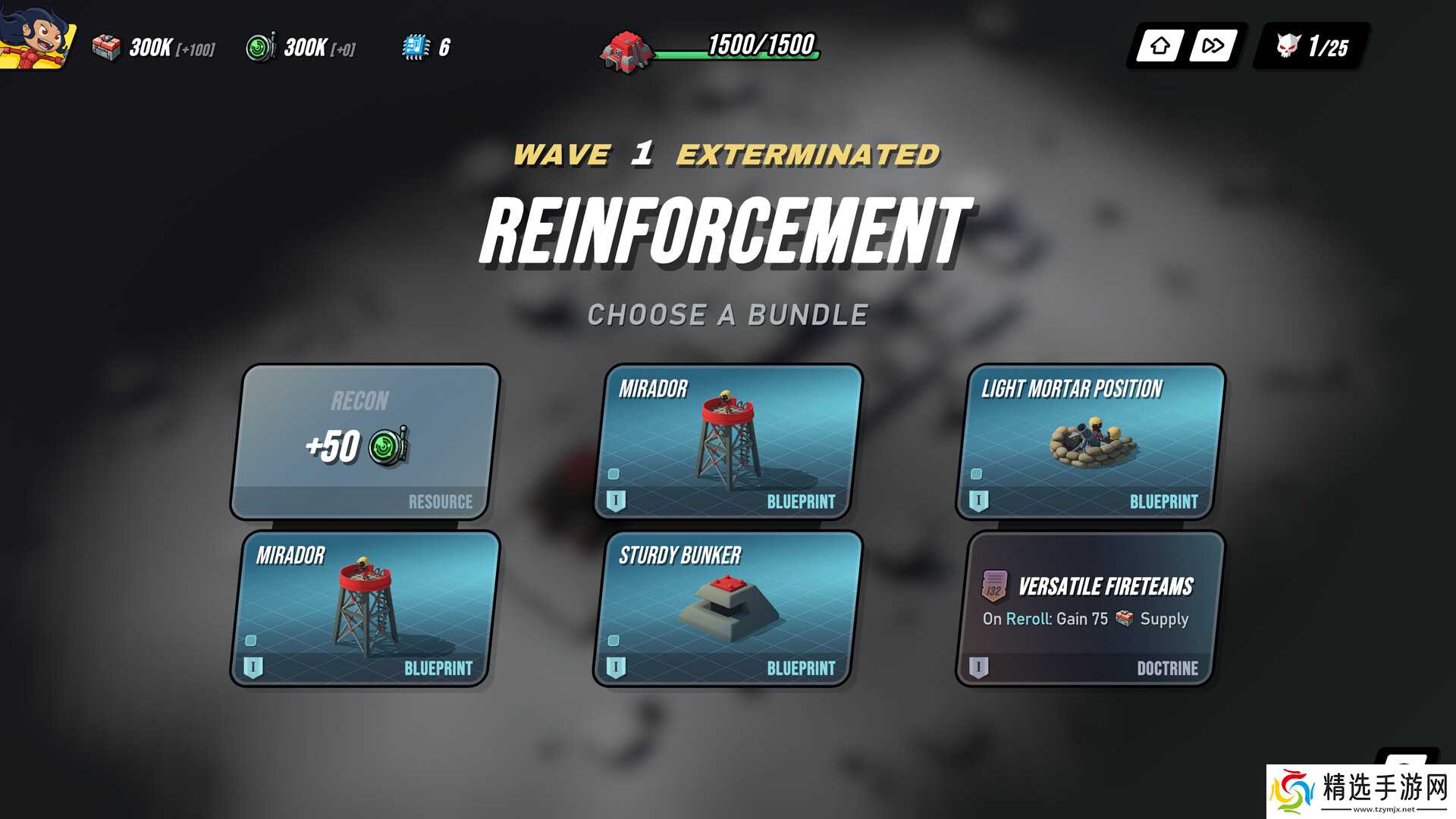Open the commander portrait
This screenshot has width=1456, height=819.
point(36,36)
